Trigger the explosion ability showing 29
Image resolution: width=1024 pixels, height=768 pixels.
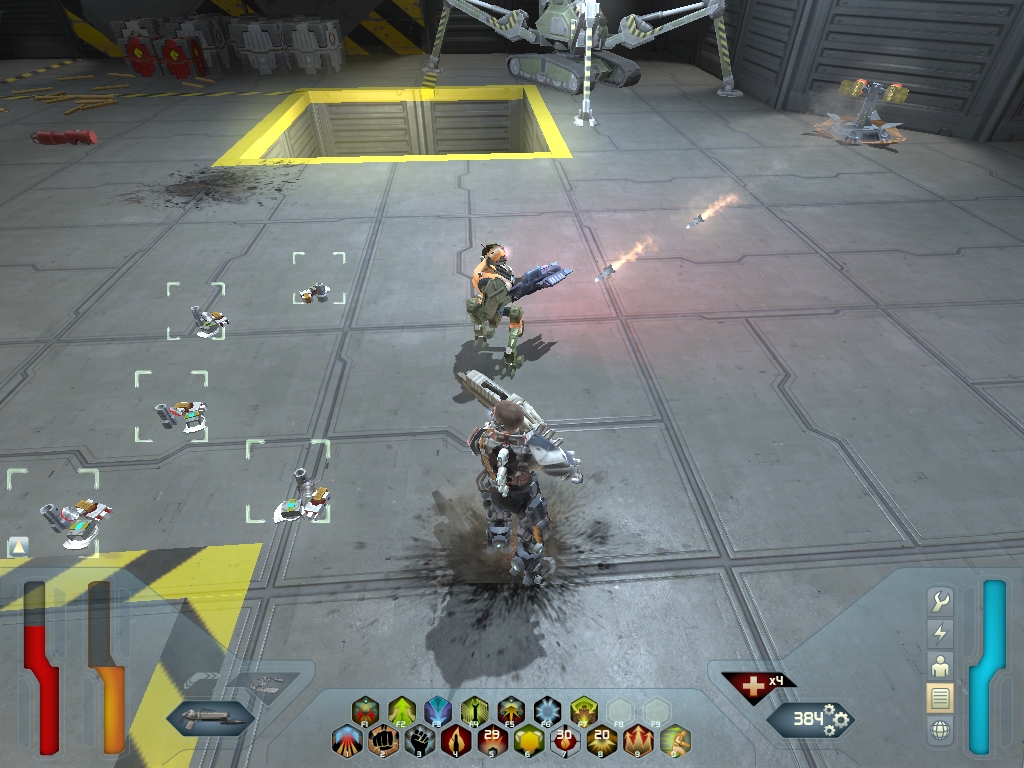(x=492, y=741)
